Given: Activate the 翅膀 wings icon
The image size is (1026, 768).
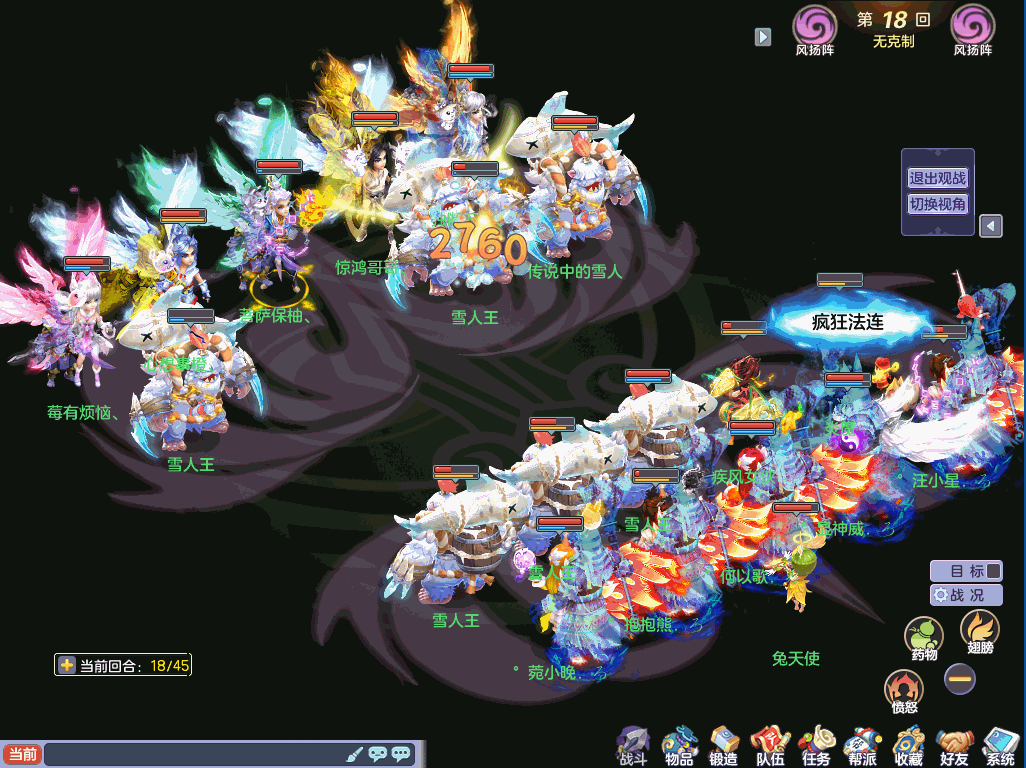Looking at the screenshot, I should pos(979,631).
